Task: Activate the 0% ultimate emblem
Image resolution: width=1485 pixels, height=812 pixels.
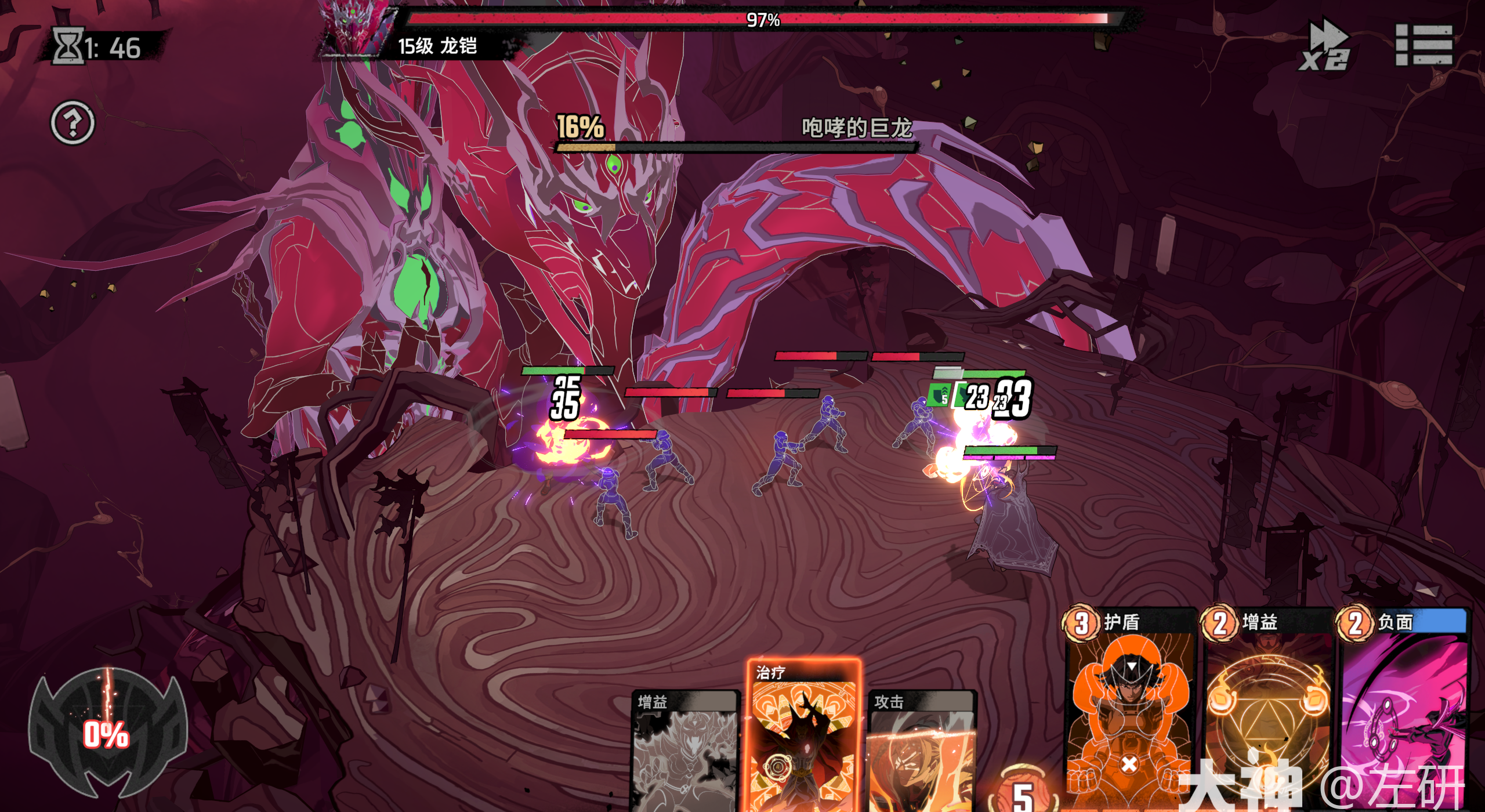Action: coord(107,734)
